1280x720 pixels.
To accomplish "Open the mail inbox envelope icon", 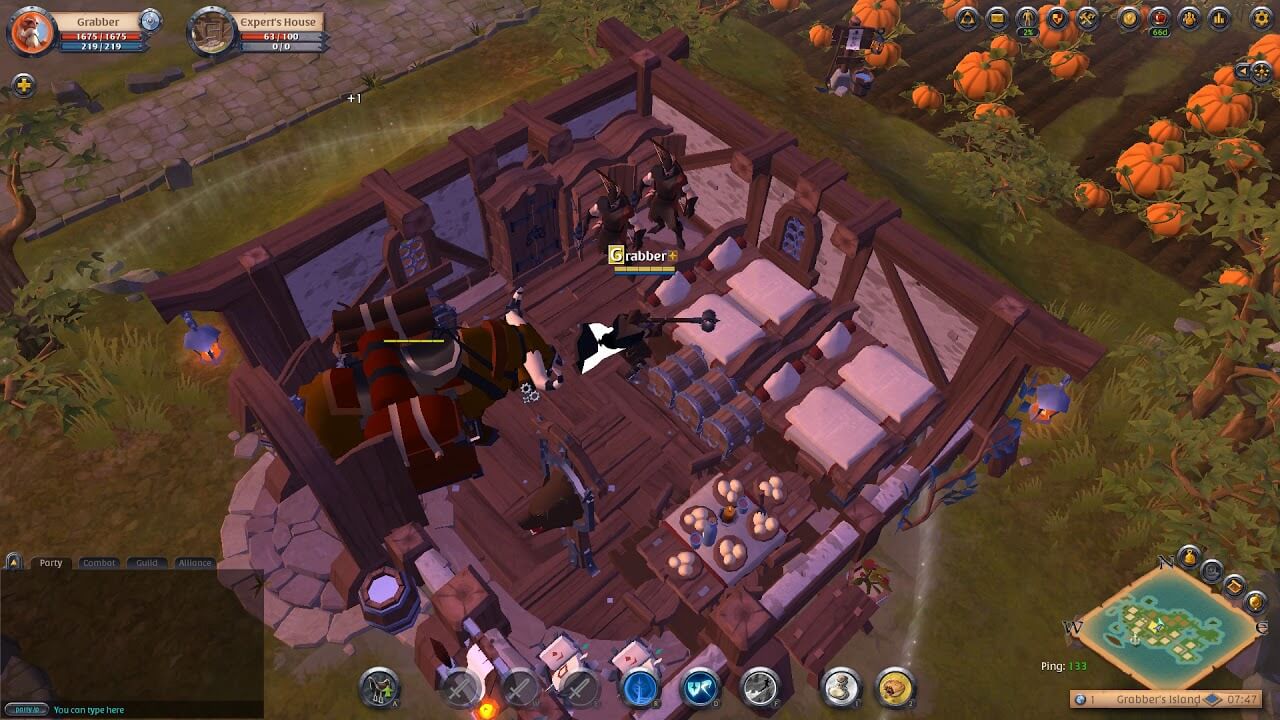I will pyautogui.click(x=997, y=18).
